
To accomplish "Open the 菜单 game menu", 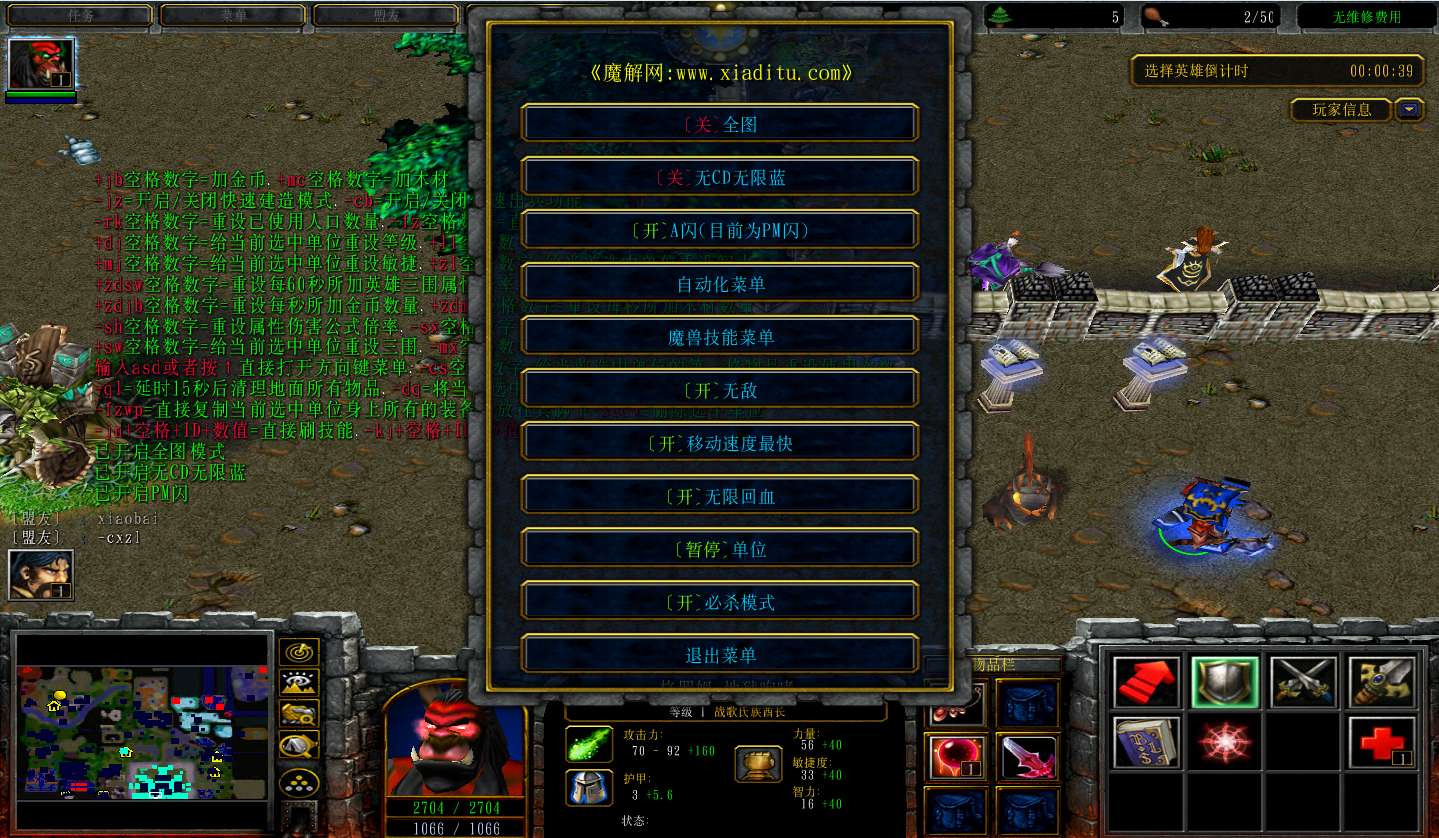I will [233, 15].
